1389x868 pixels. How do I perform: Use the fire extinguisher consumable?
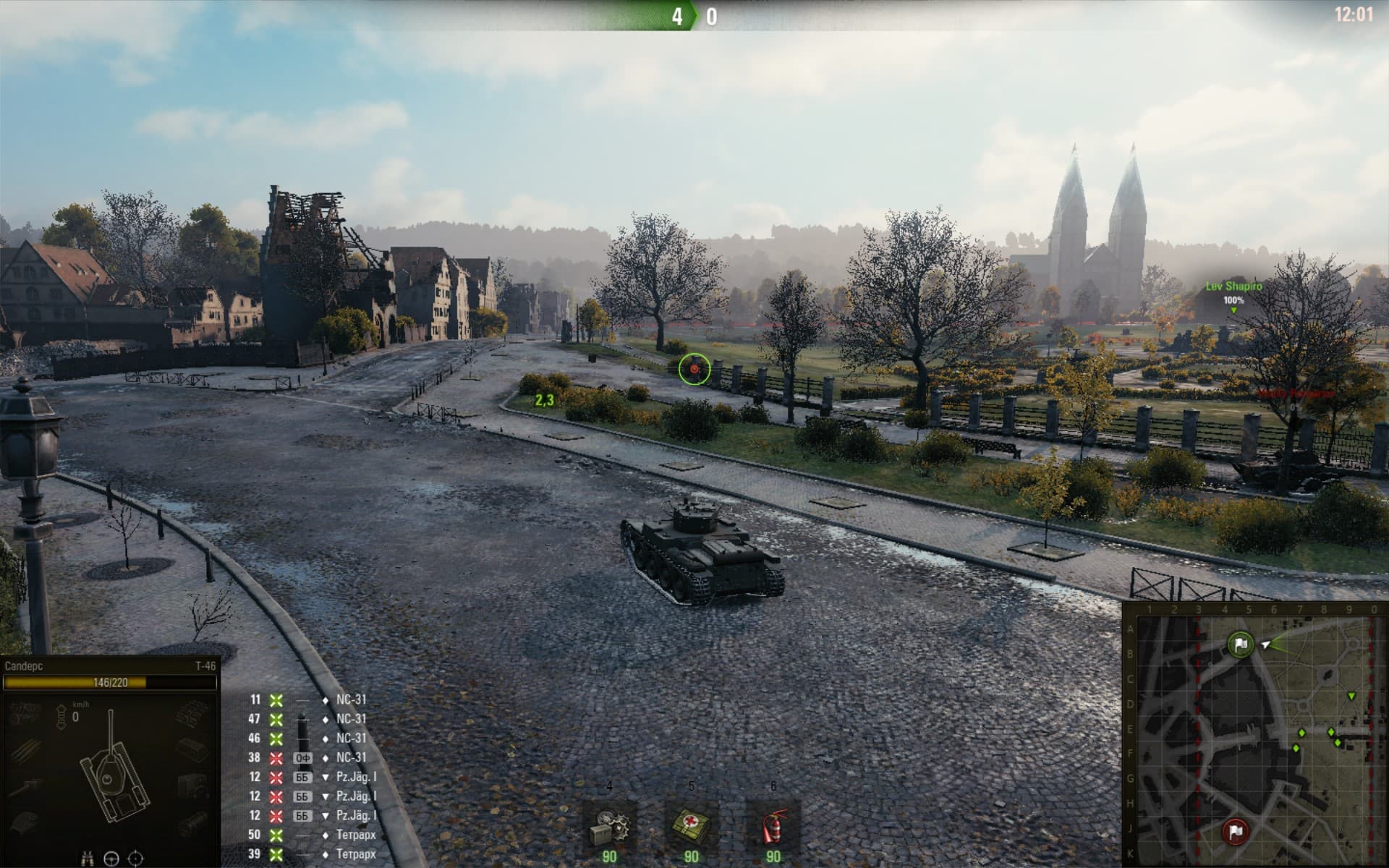[773, 825]
